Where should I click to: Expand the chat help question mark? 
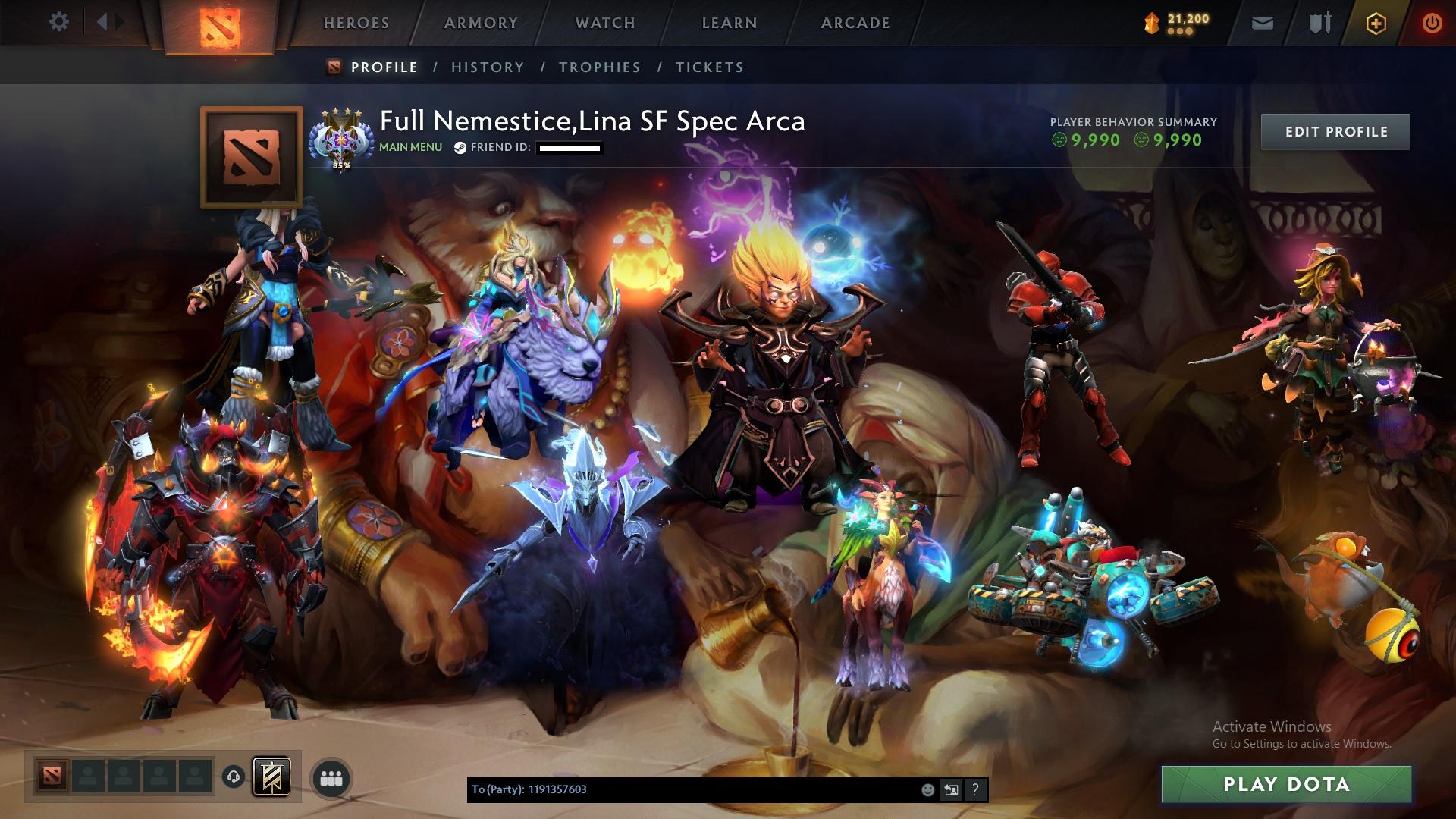pos(976,790)
